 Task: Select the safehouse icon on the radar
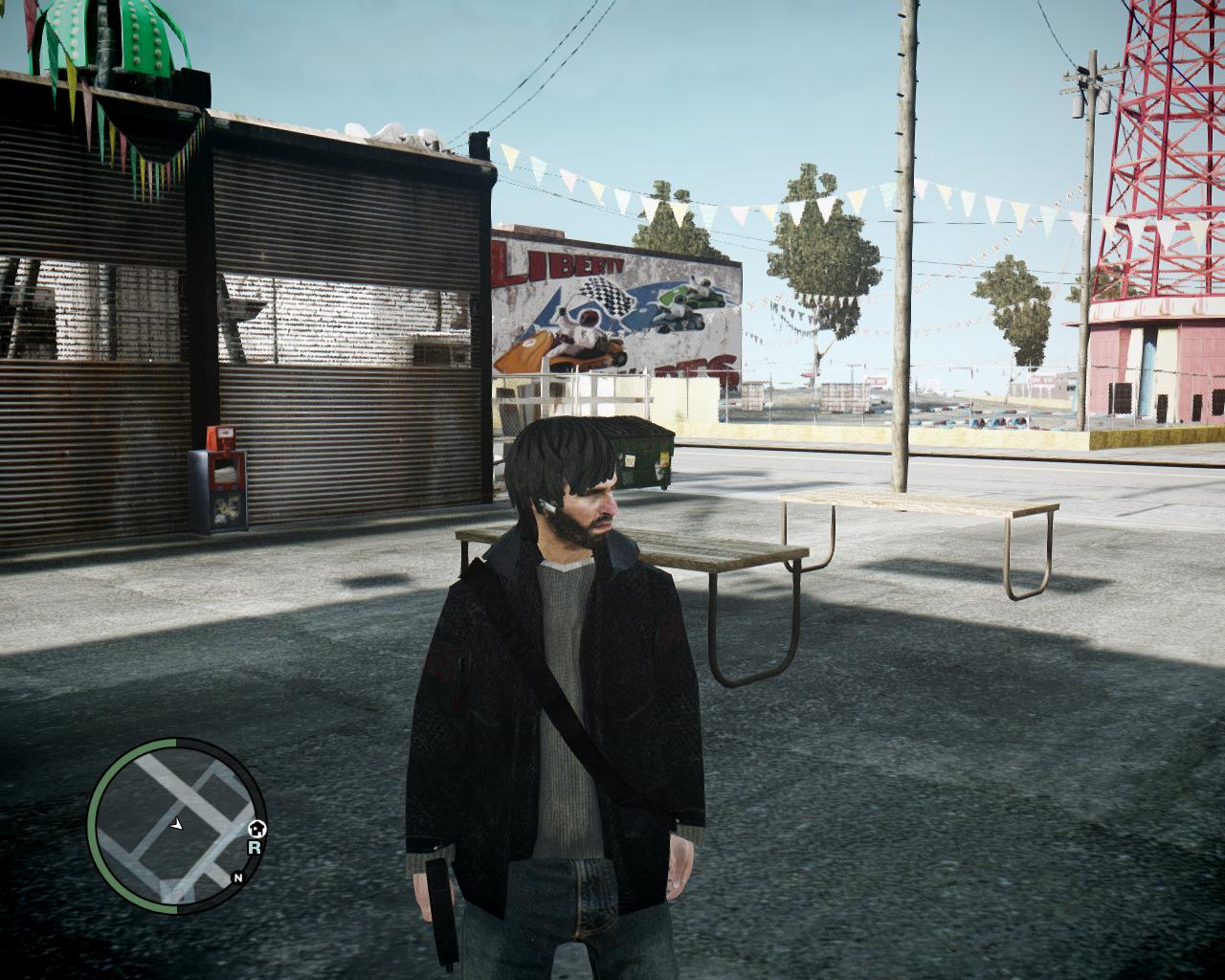click(256, 829)
